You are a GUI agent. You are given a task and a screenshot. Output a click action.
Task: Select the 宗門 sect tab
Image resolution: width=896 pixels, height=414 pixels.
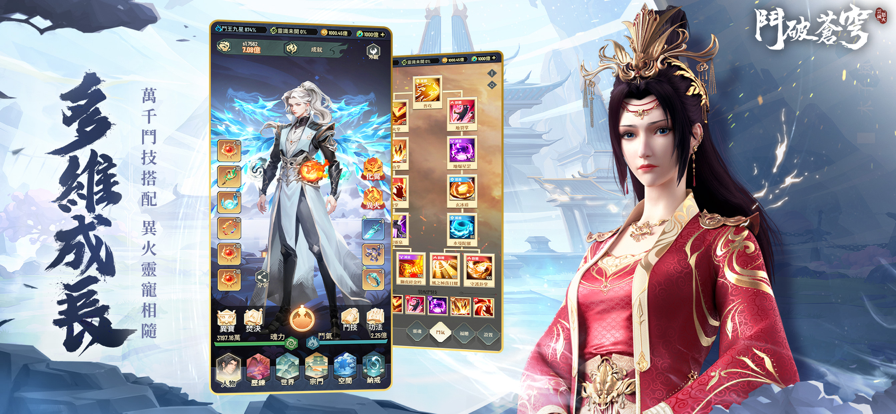(315, 367)
